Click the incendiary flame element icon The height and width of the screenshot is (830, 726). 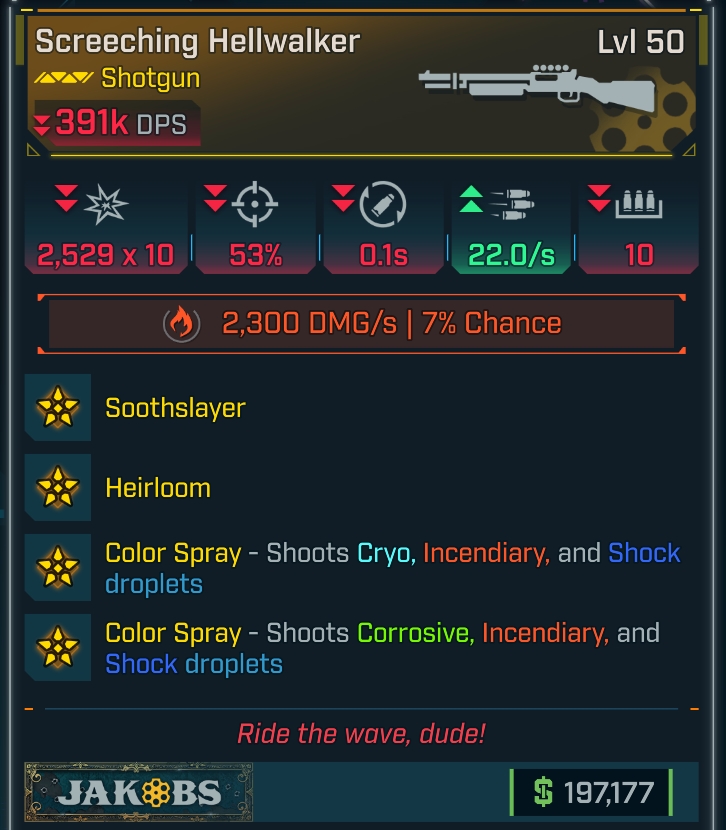pyautogui.click(x=181, y=323)
